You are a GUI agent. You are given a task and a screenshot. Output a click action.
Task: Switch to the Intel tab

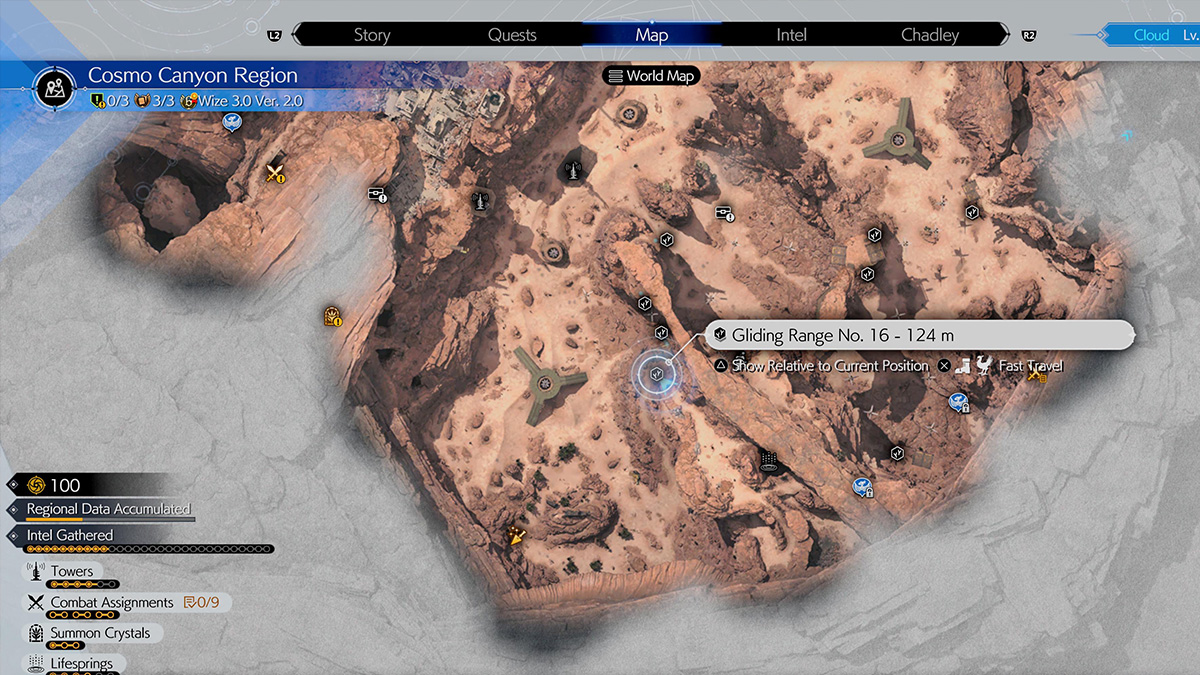(x=791, y=35)
